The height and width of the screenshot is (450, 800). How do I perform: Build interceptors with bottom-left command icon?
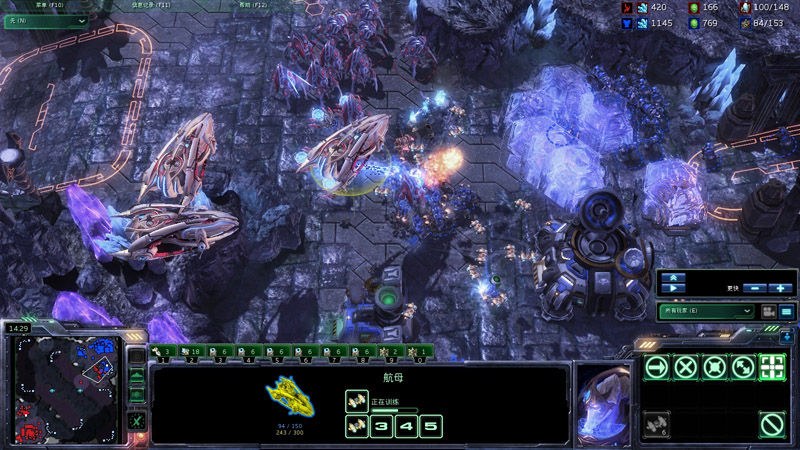656,425
